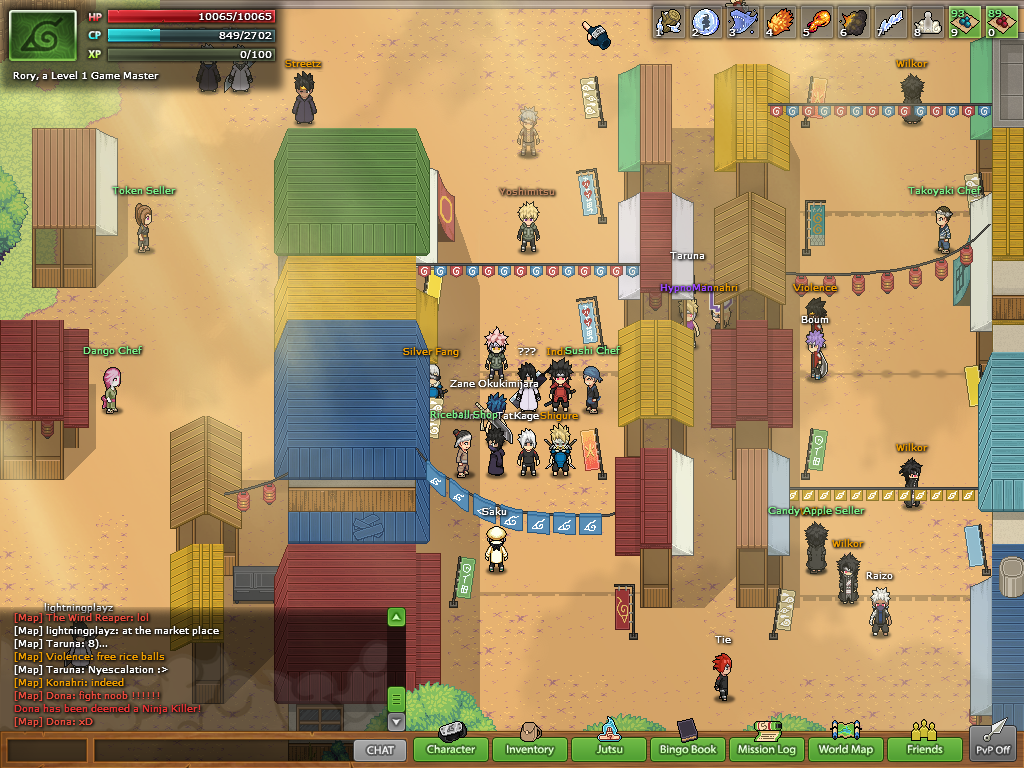Toggle the PvP Off button
This screenshot has width=1024, height=768.
[993, 744]
